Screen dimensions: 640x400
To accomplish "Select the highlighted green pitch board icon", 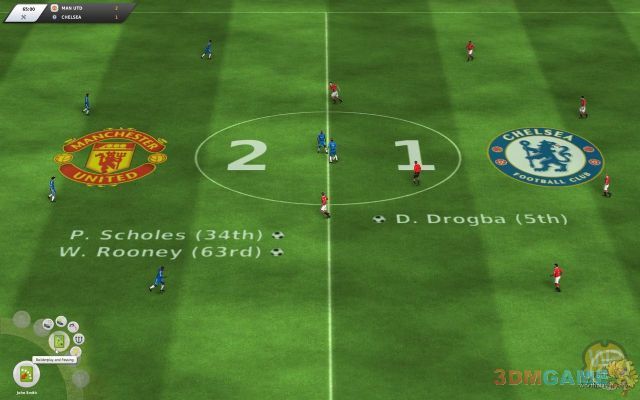I will tap(59, 340).
